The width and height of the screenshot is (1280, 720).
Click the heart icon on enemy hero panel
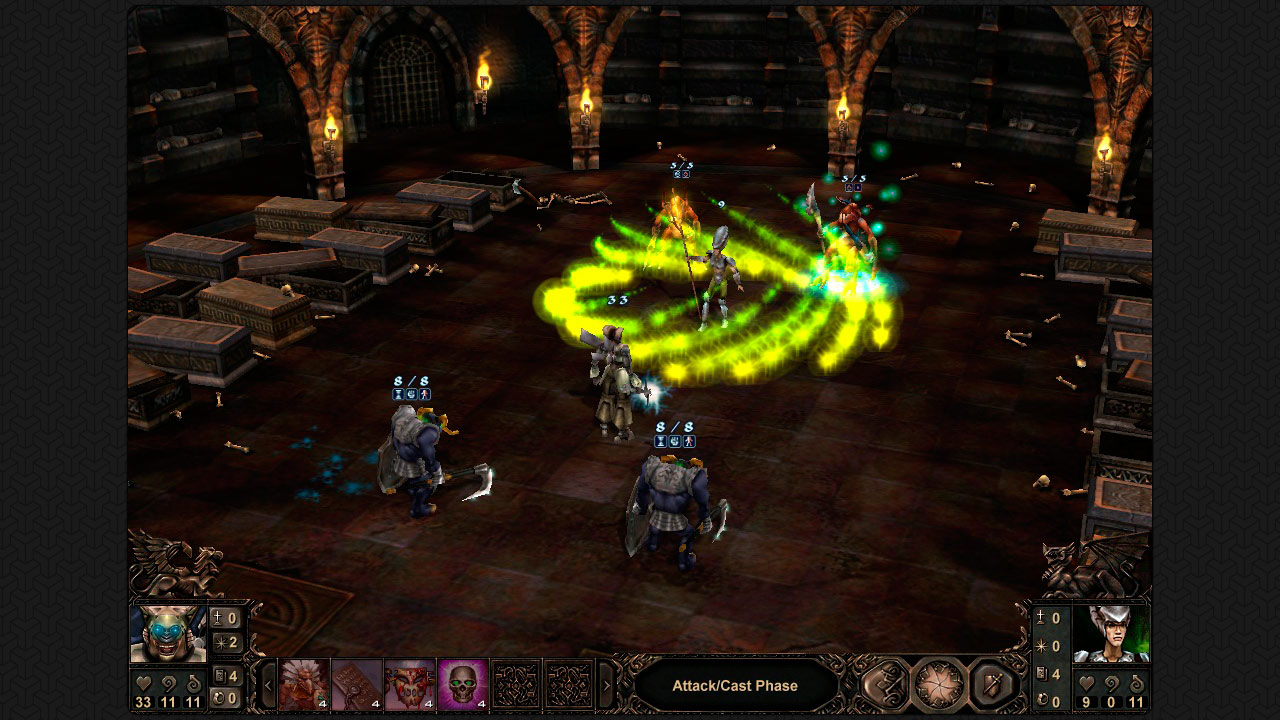coord(1086,686)
